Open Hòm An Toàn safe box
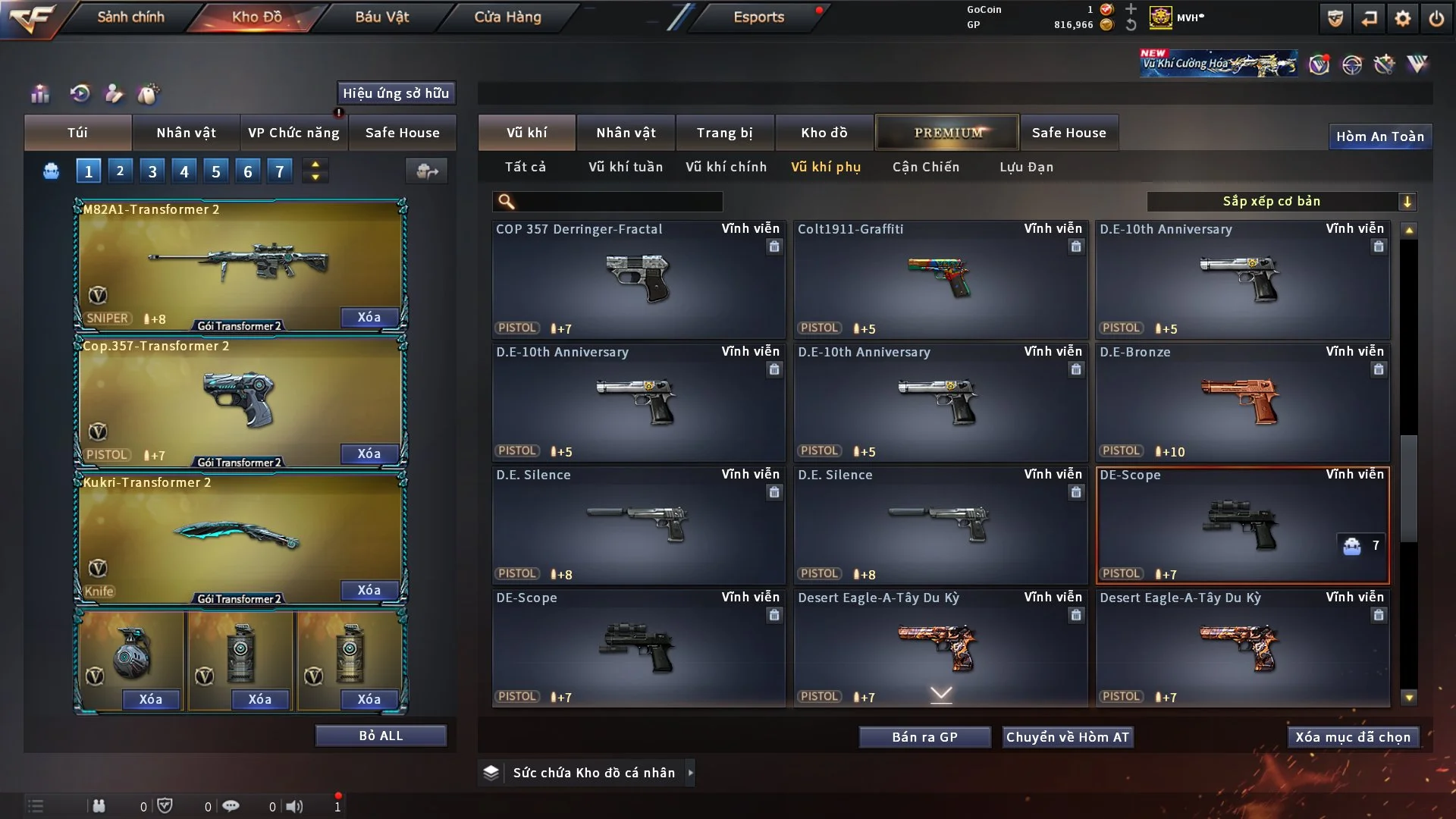Image resolution: width=1456 pixels, height=819 pixels. click(x=1379, y=136)
